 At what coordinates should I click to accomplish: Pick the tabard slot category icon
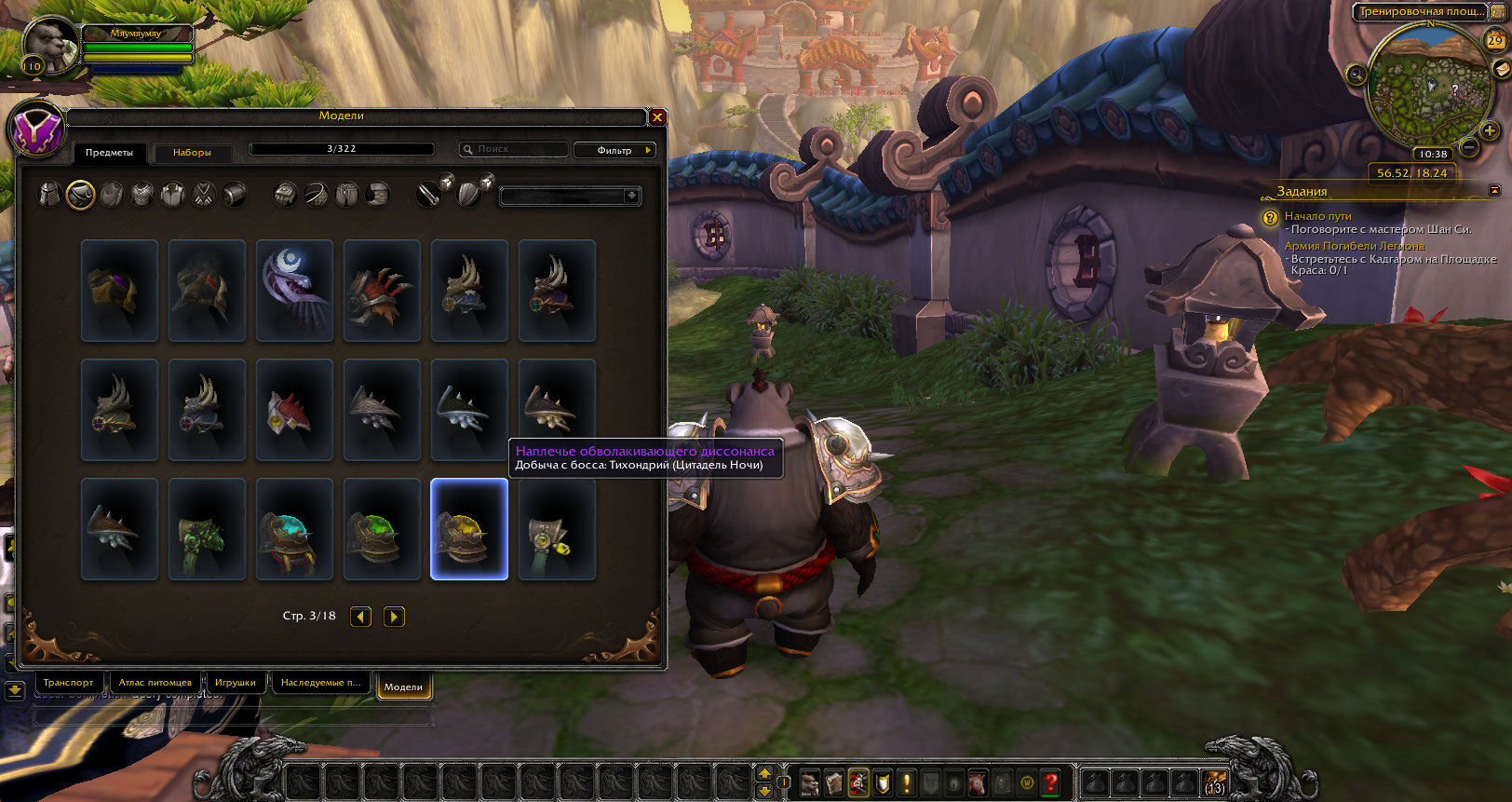pos(204,195)
